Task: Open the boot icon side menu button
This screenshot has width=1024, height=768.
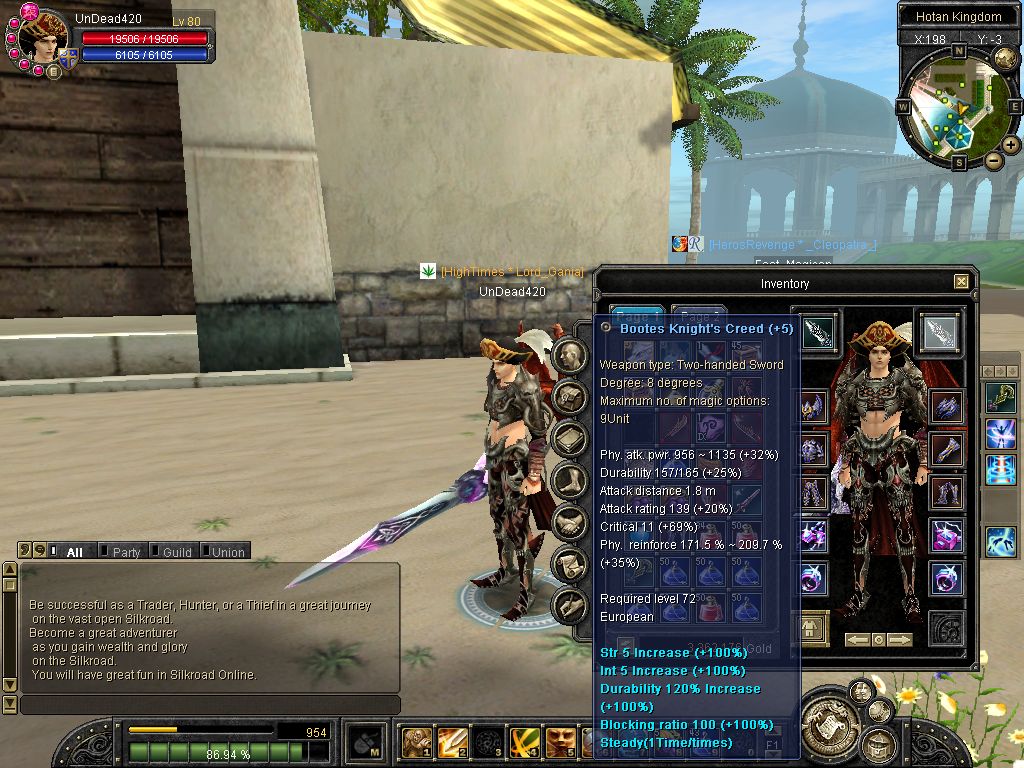Action: [570, 480]
